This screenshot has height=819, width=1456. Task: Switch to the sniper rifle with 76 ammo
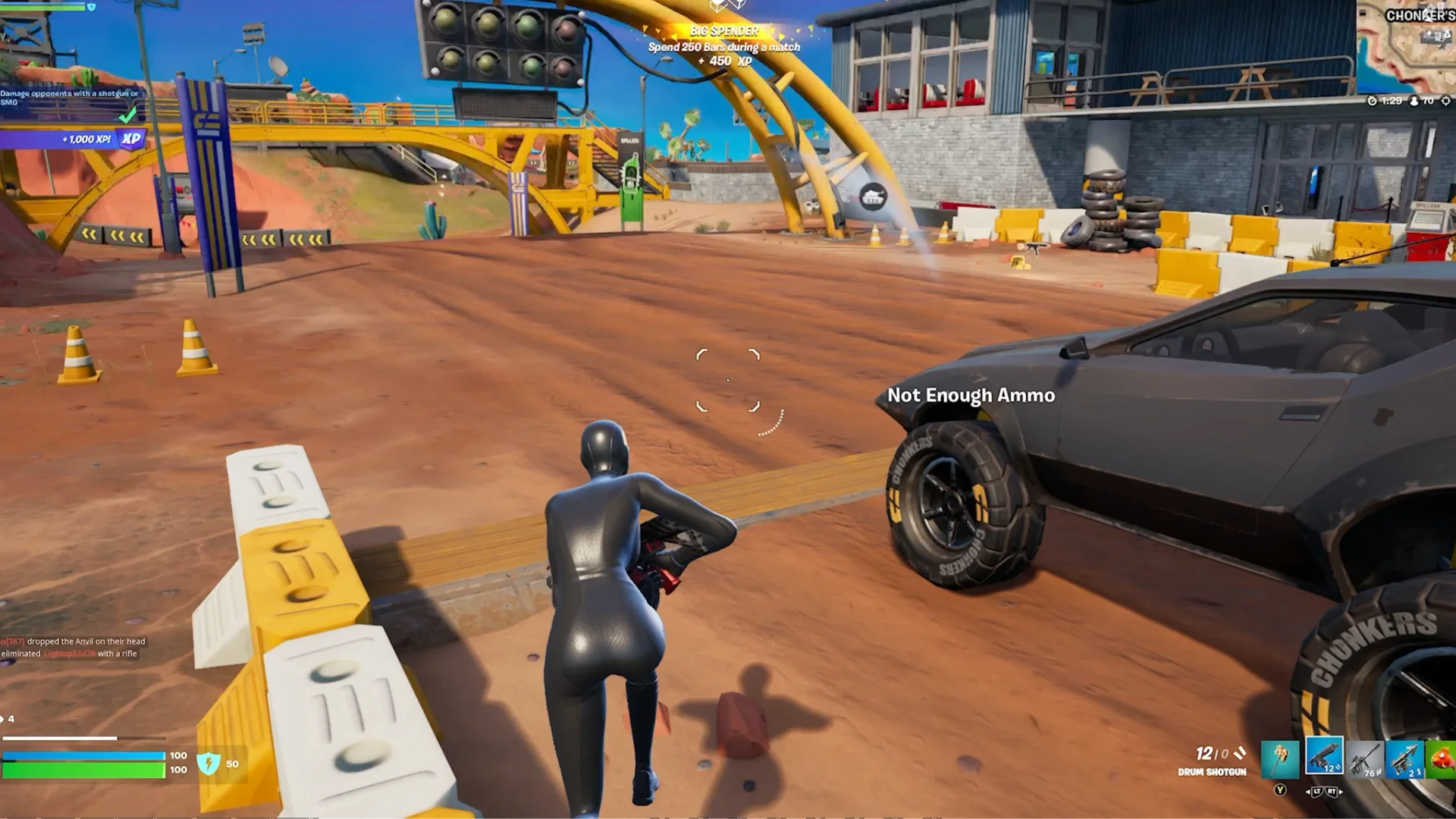point(1364,758)
